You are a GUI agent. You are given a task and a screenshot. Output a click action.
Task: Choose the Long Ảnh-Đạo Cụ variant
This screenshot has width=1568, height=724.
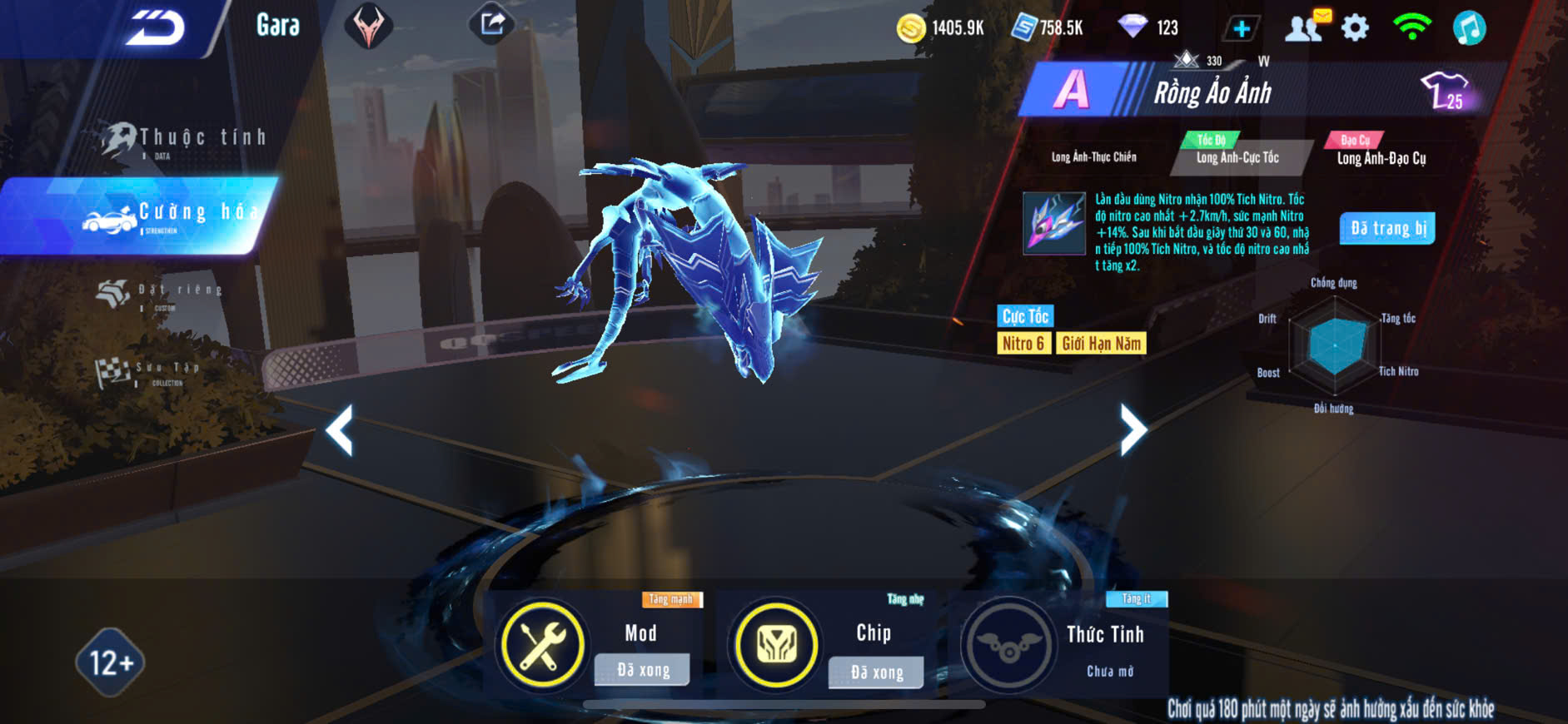(x=1381, y=157)
